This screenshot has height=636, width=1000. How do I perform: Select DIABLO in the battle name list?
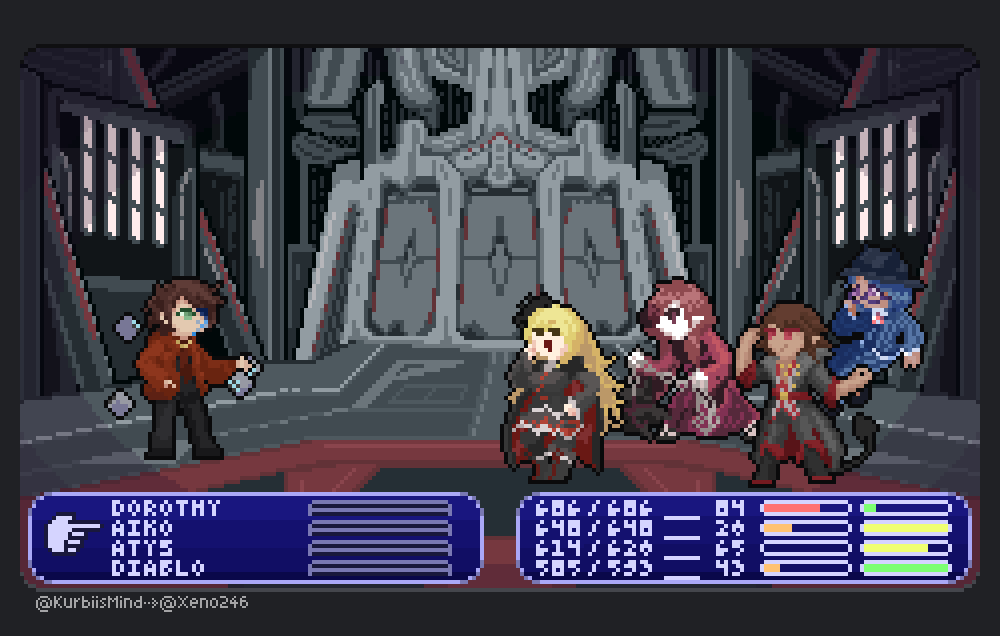[x=158, y=568]
